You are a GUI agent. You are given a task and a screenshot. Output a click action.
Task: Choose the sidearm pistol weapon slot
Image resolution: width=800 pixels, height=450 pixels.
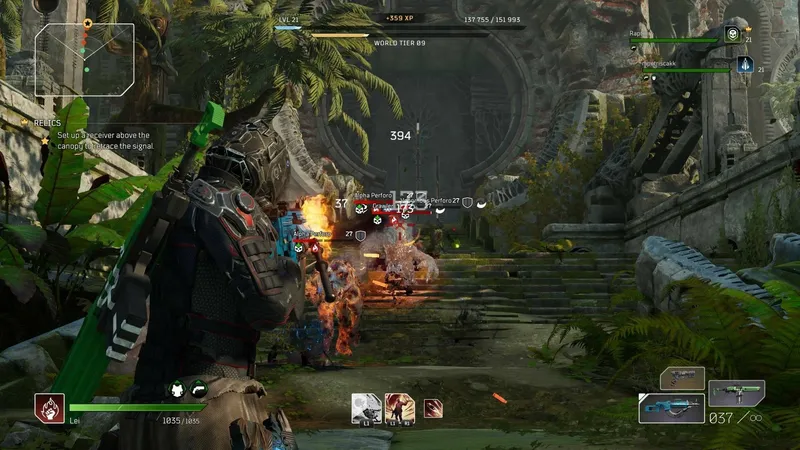[682, 378]
